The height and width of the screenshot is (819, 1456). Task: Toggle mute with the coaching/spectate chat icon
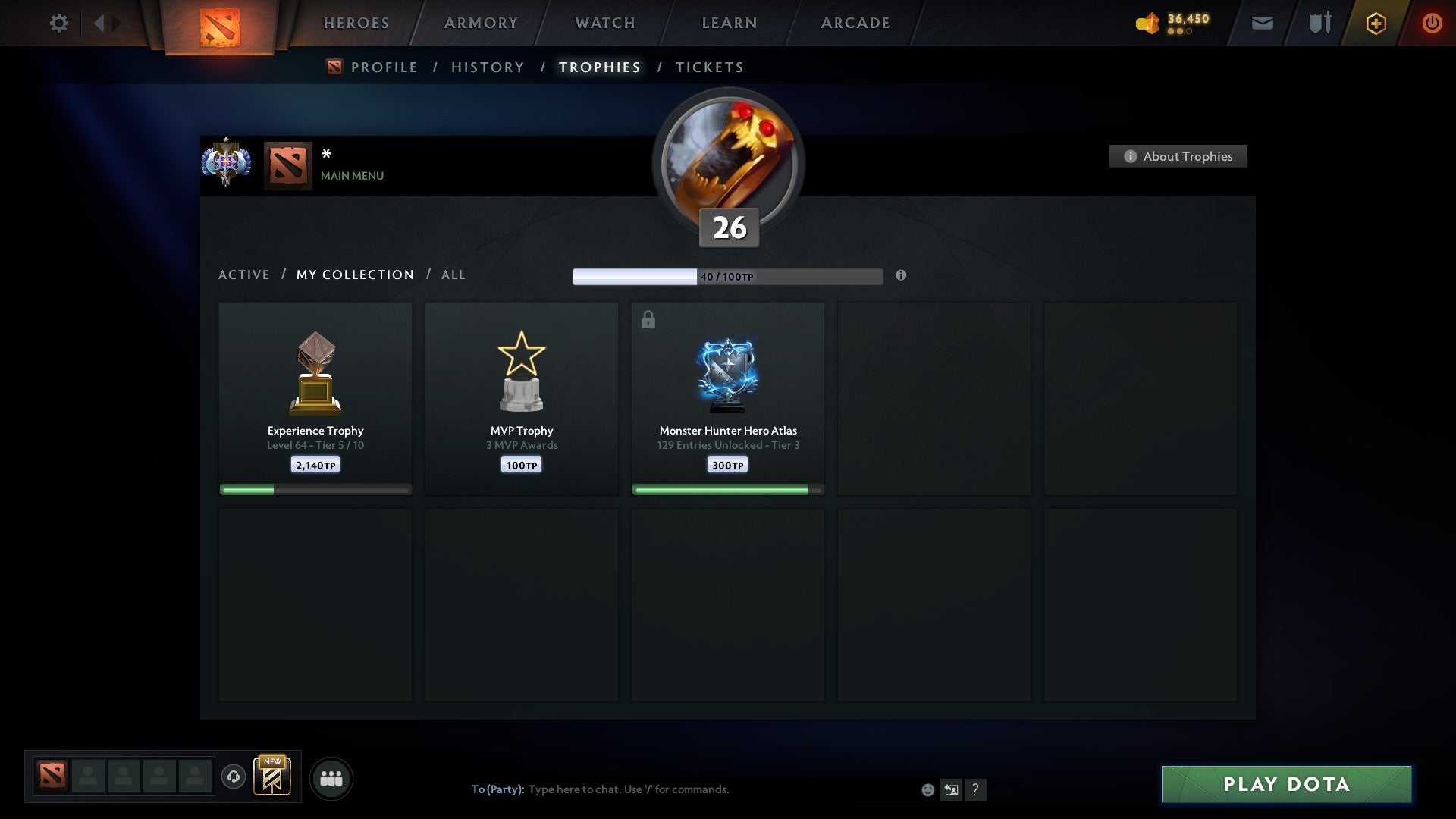pyautogui.click(x=952, y=789)
